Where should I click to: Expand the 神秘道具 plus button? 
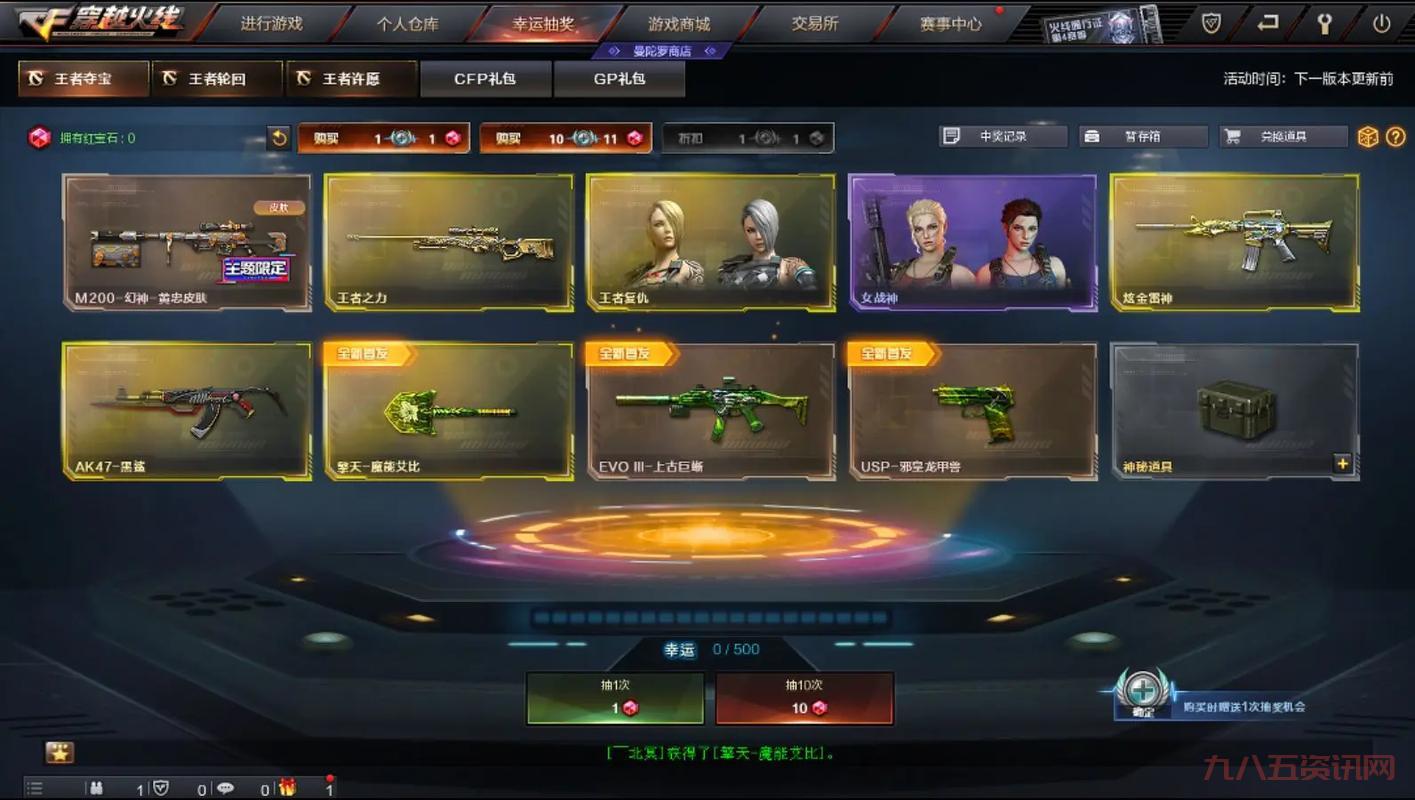pos(1342,463)
